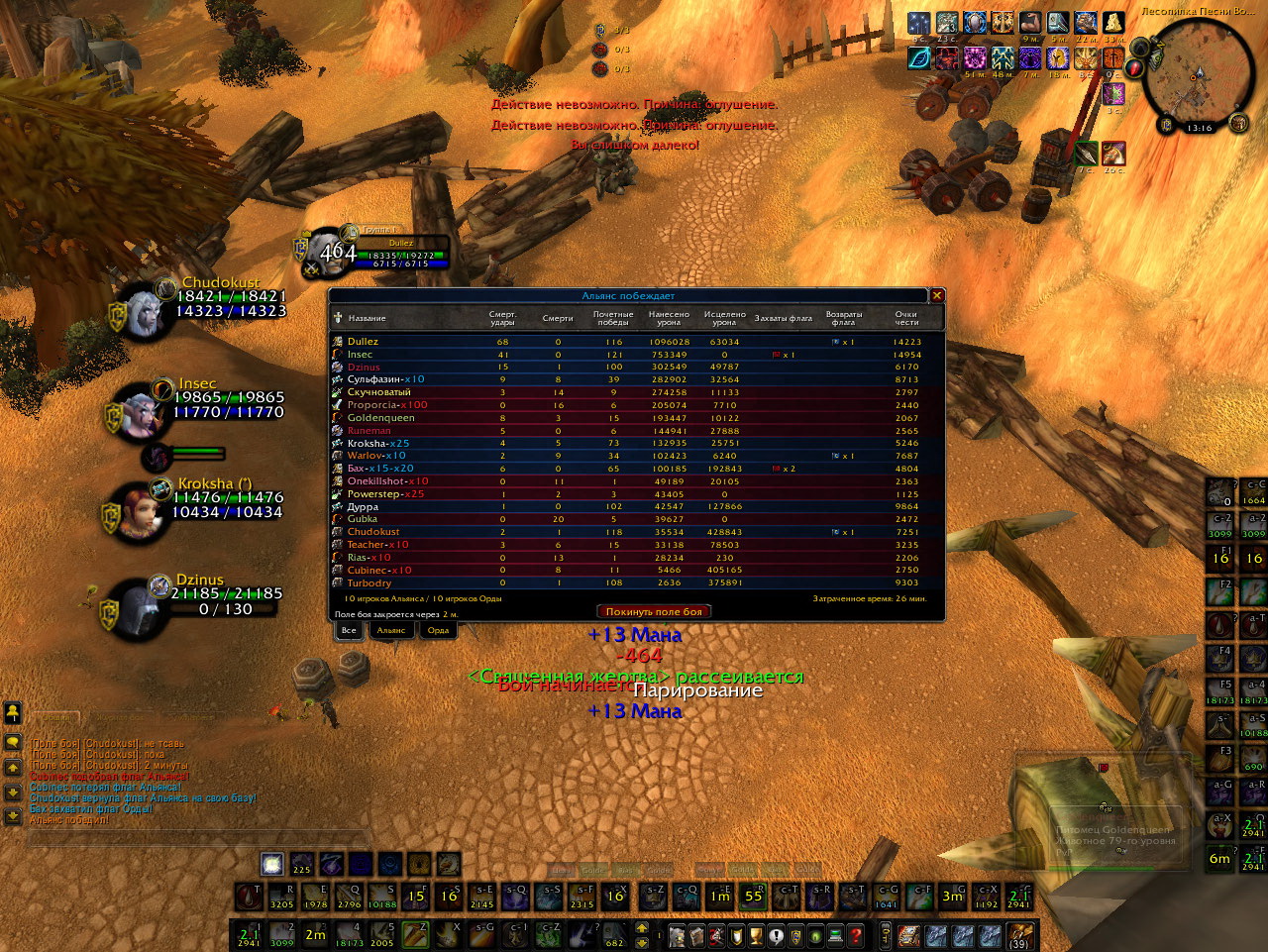1268x952 pixels.
Task: Open the computer icon game menu
Action: click(835, 935)
